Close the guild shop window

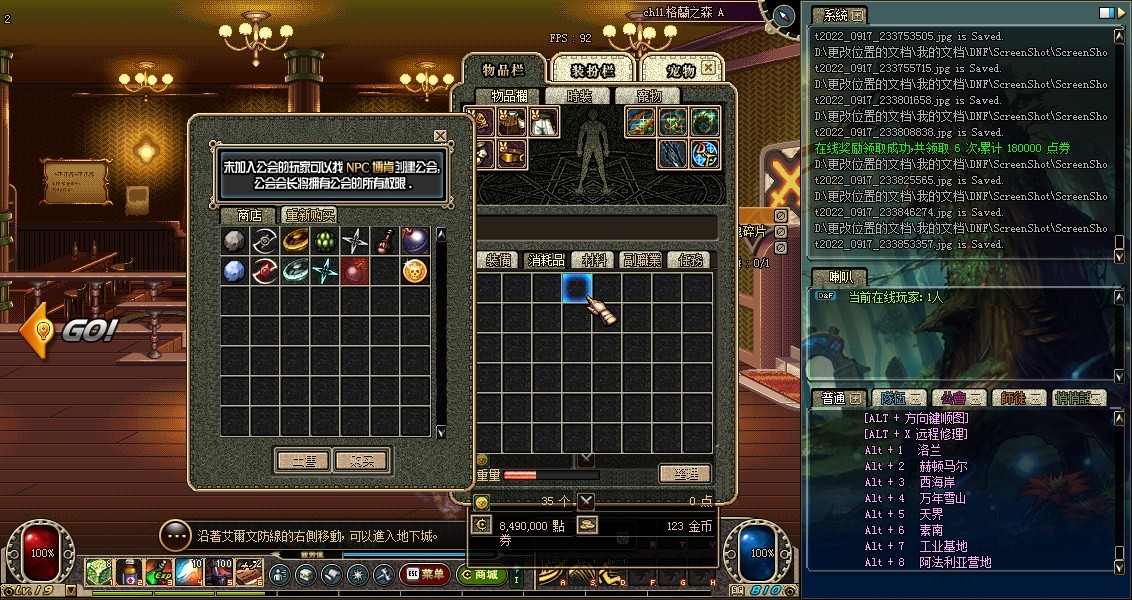440,136
